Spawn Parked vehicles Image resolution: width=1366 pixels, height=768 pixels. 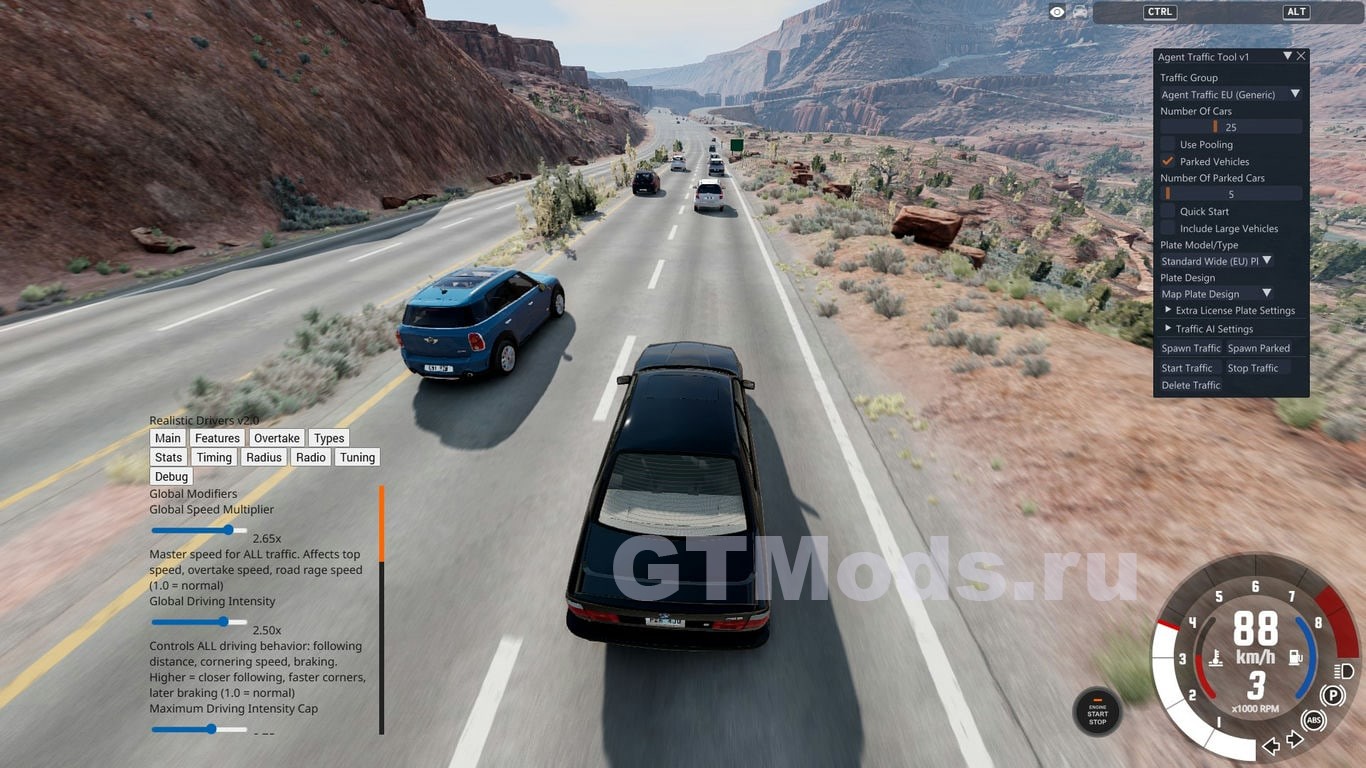click(1258, 348)
